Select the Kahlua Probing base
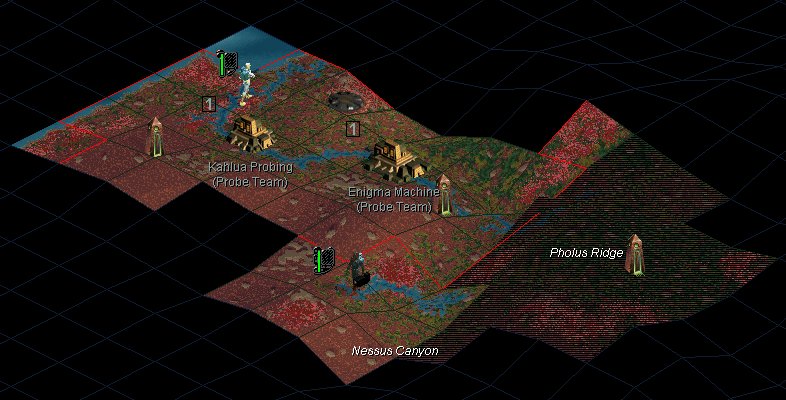Image resolution: width=786 pixels, height=400 pixels. coord(246,131)
